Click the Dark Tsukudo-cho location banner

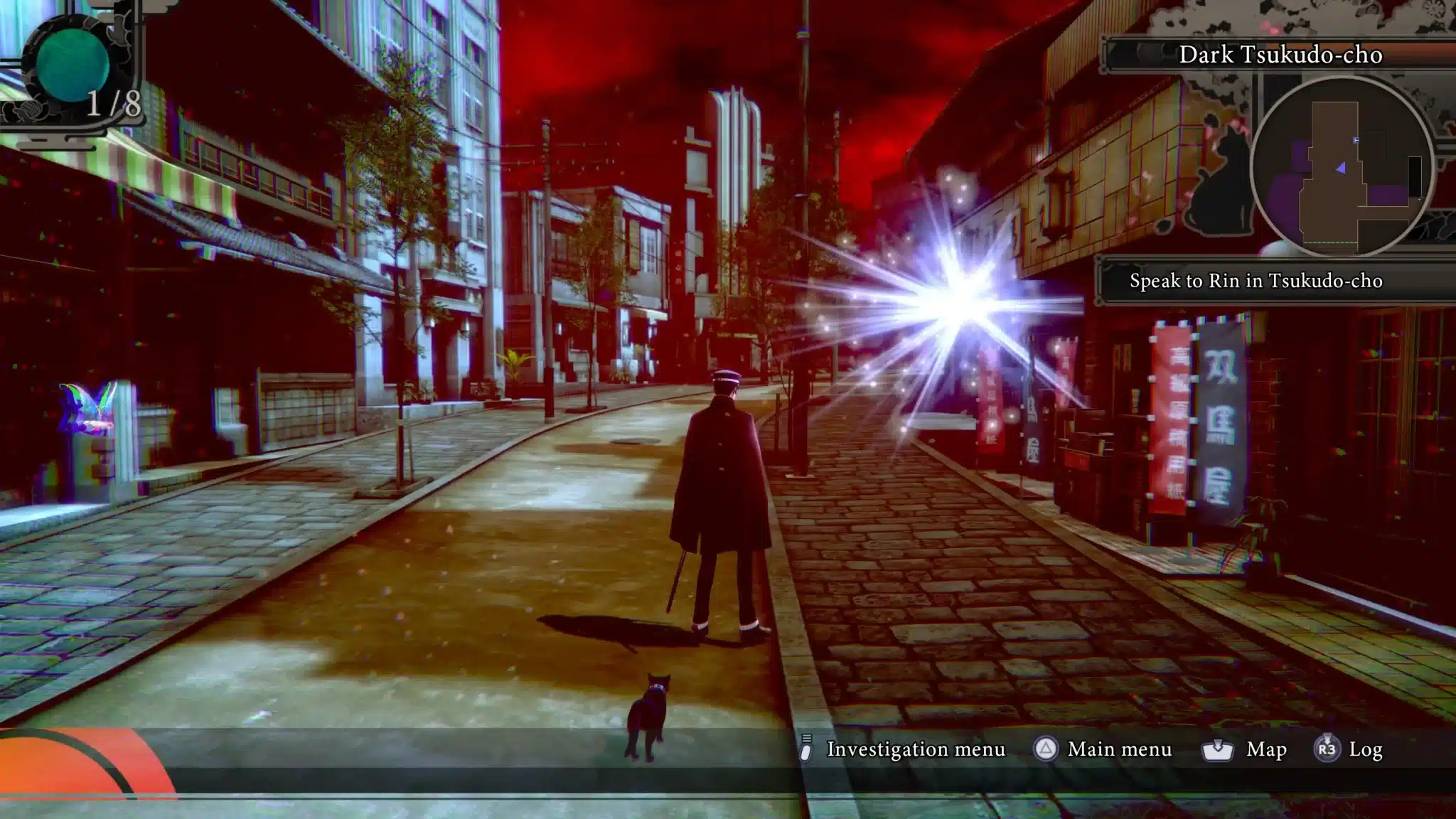coord(1280,55)
